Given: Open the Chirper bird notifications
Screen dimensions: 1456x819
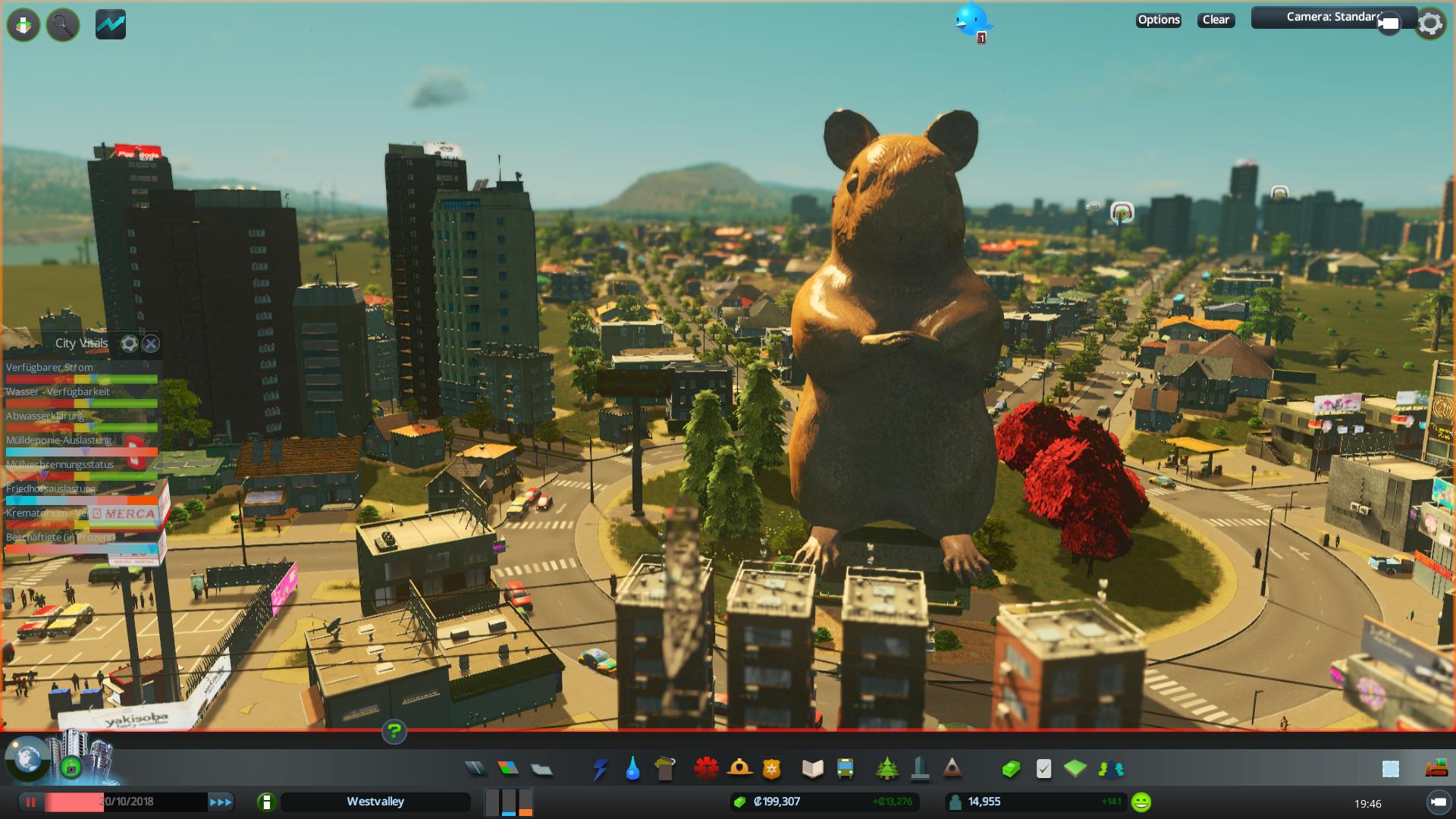Looking at the screenshot, I should click(x=971, y=19).
